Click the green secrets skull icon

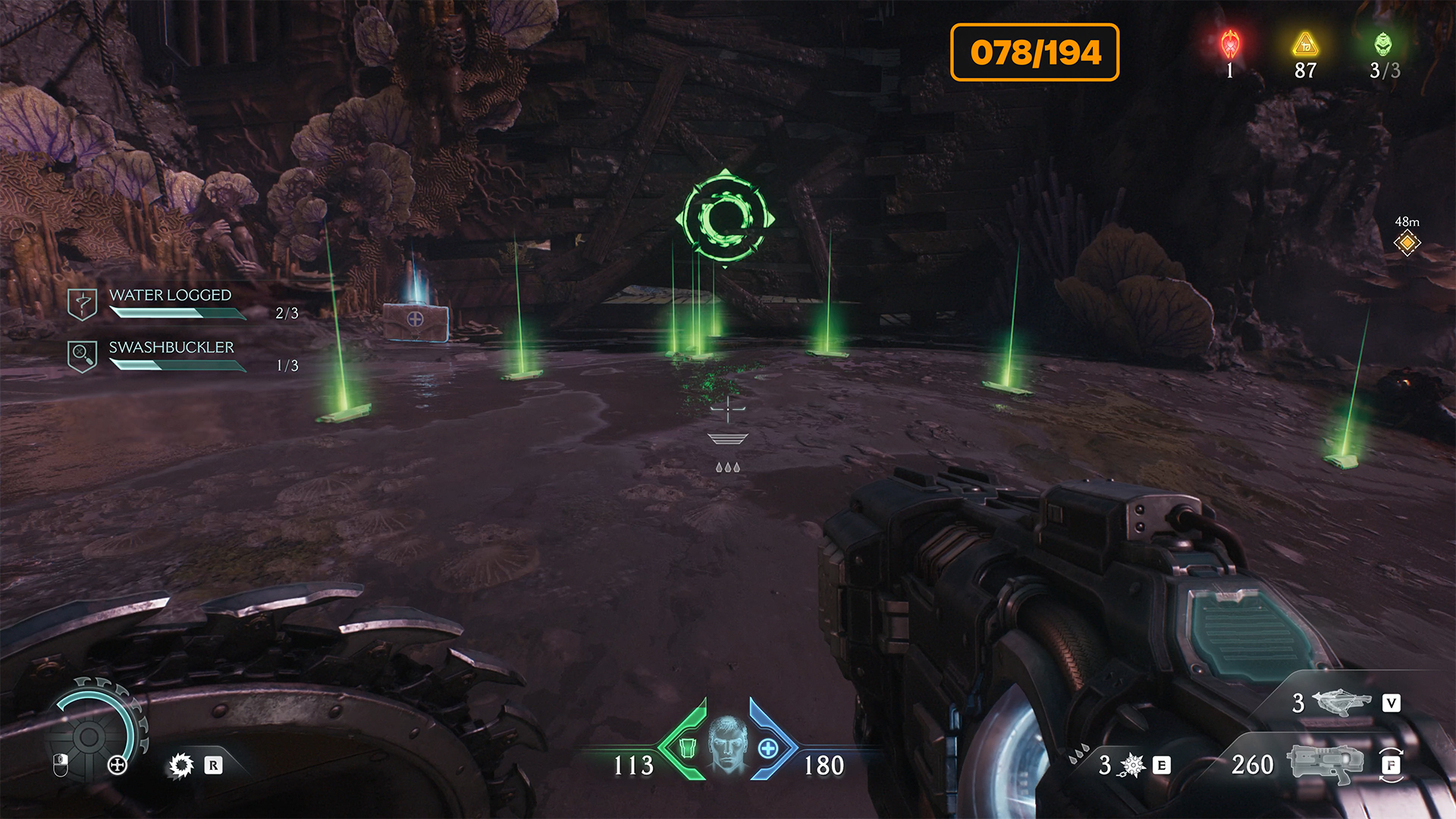click(1383, 45)
